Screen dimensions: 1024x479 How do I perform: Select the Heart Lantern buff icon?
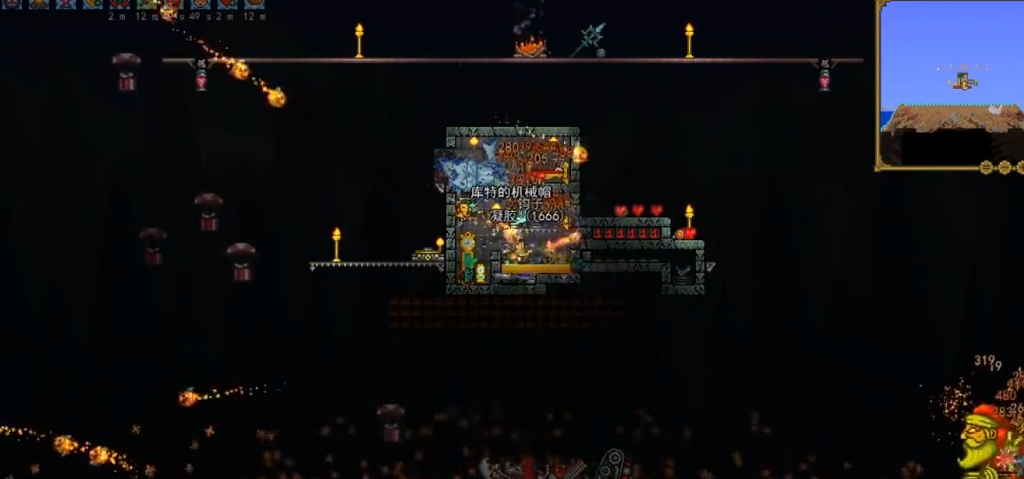(x=66, y=4)
